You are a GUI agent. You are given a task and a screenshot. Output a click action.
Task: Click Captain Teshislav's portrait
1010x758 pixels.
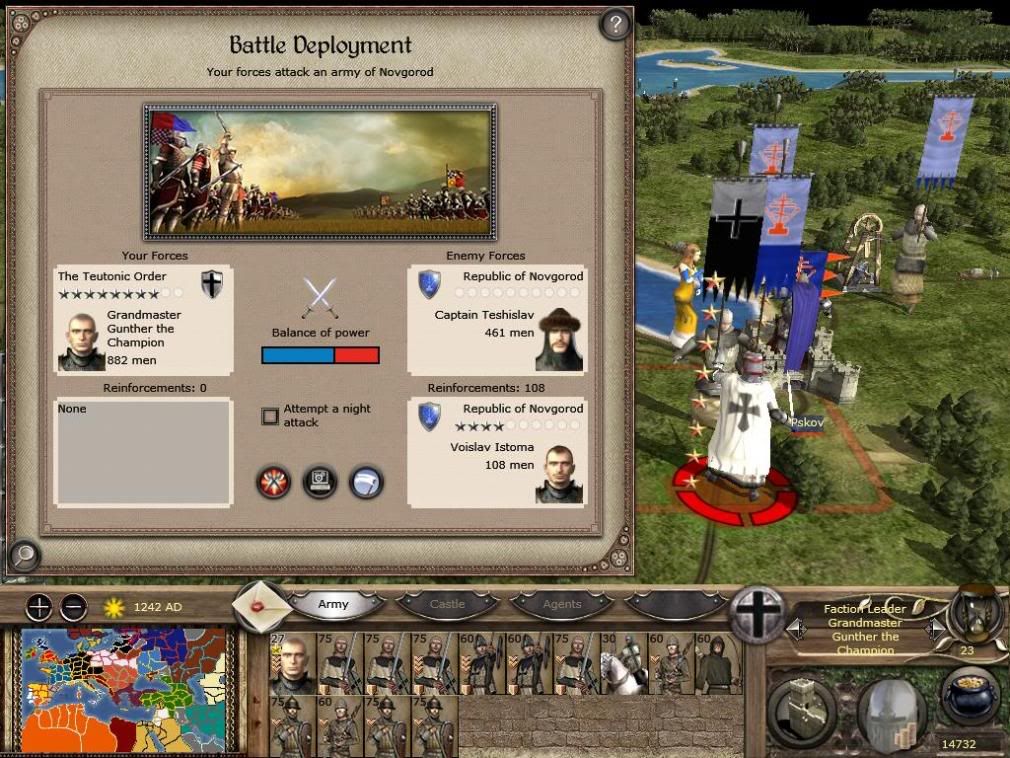coord(560,340)
